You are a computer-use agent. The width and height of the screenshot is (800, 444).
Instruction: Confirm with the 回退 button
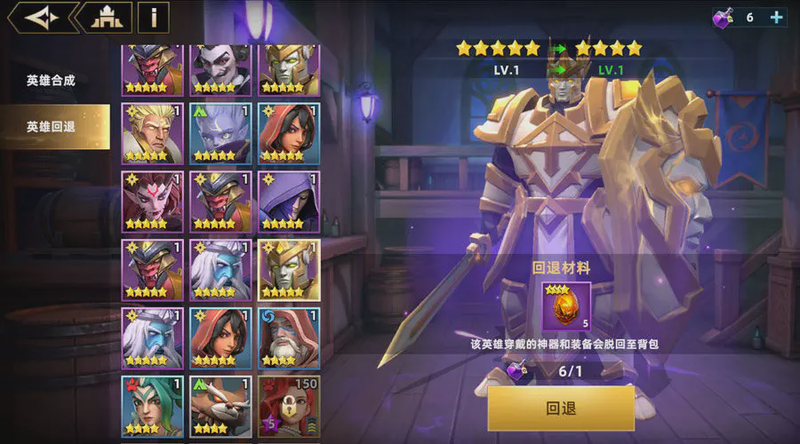[x=560, y=408]
